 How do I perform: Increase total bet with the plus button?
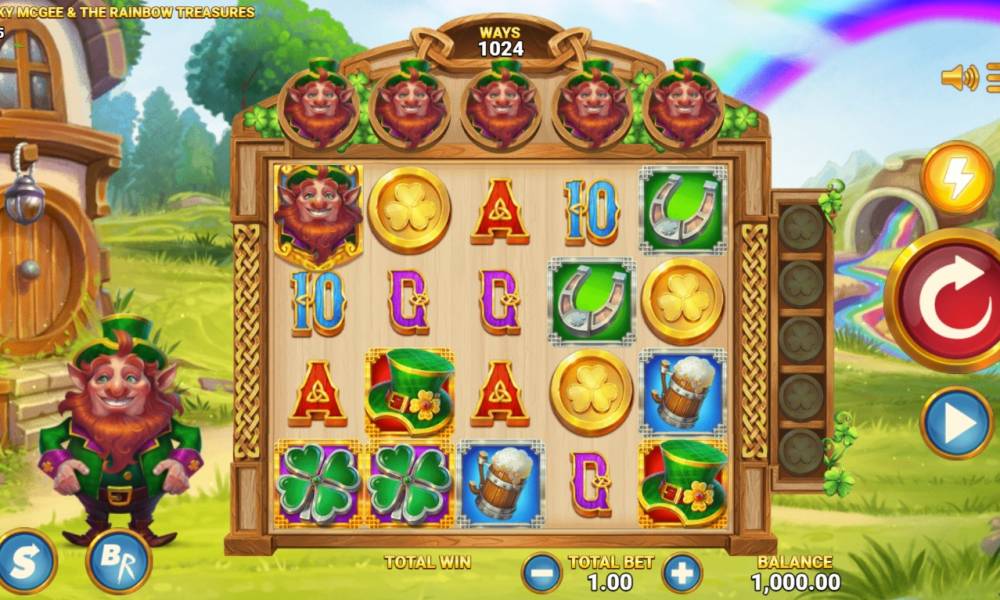[682, 572]
